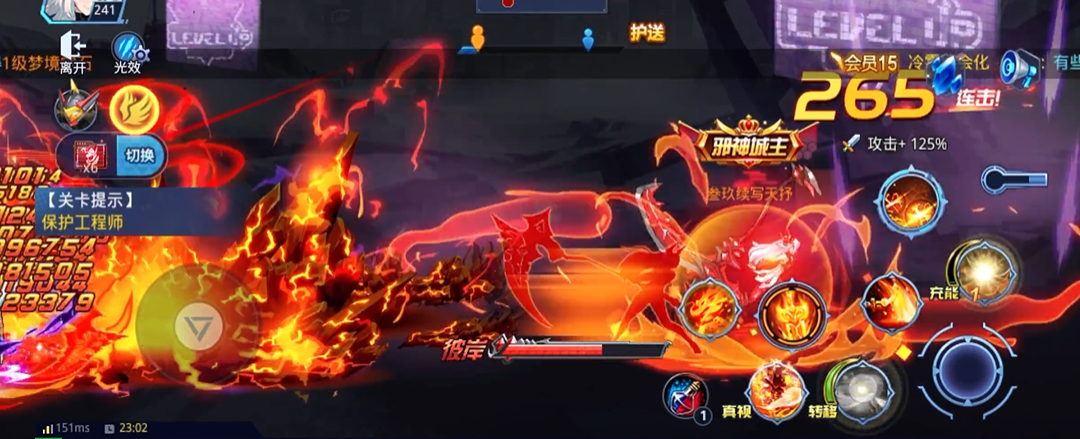Viewport: 1080px width, 439px height.
Task: Tap the 离开 (Leave) exit button
Action: tap(72, 51)
